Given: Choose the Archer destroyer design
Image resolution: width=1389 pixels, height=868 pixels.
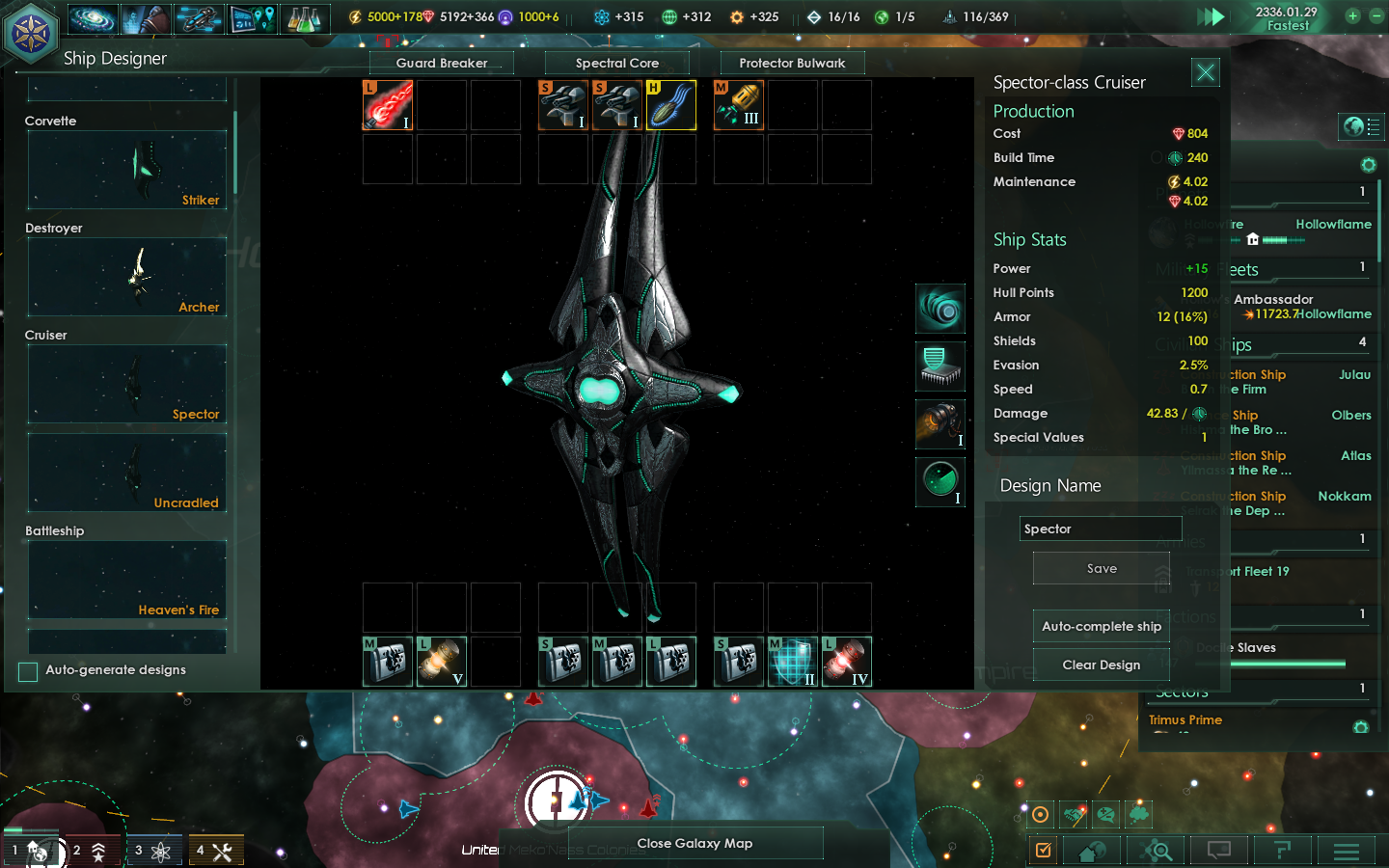Looking at the screenshot, I should point(127,277).
